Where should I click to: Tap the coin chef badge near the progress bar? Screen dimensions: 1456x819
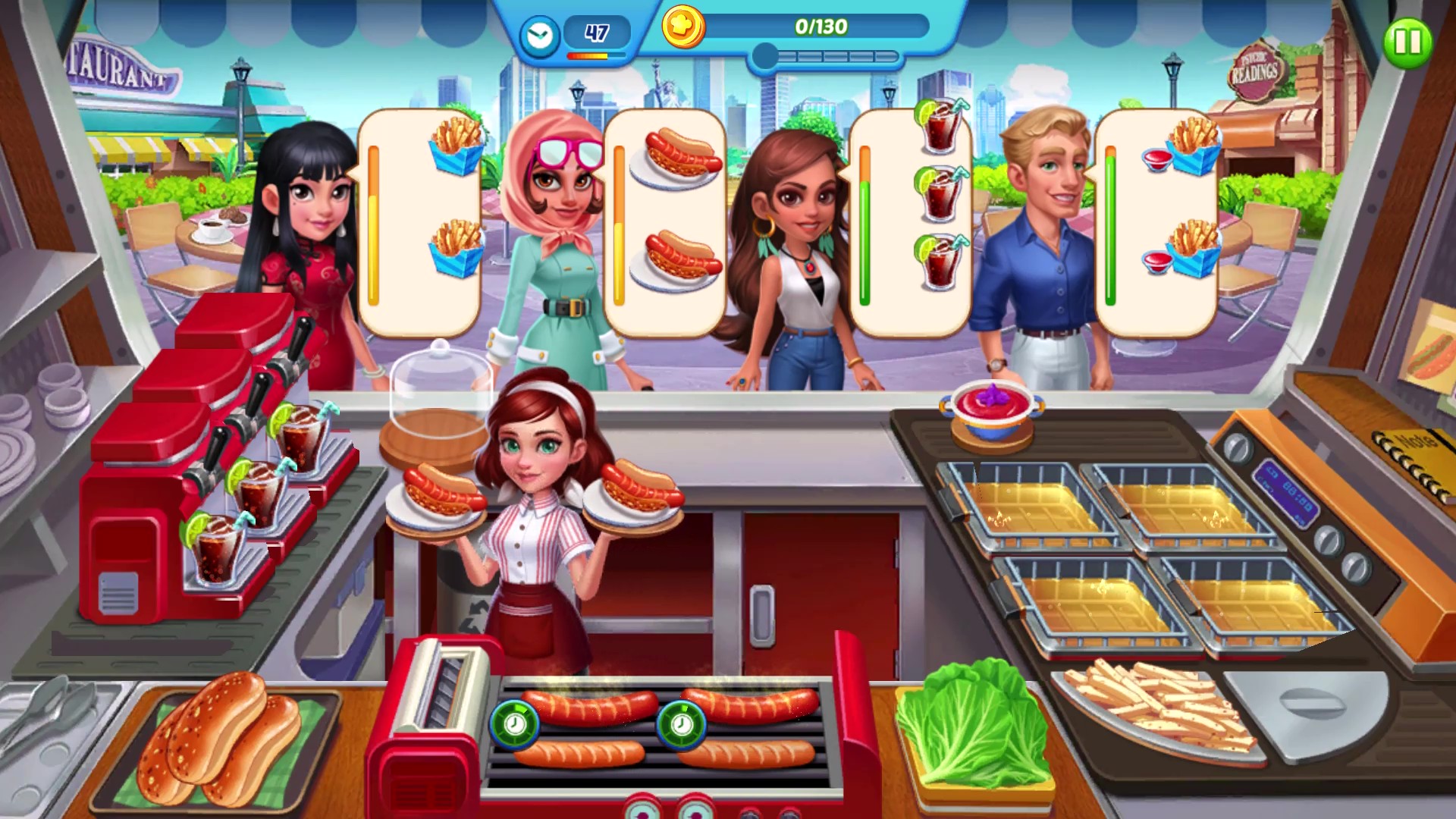click(682, 27)
